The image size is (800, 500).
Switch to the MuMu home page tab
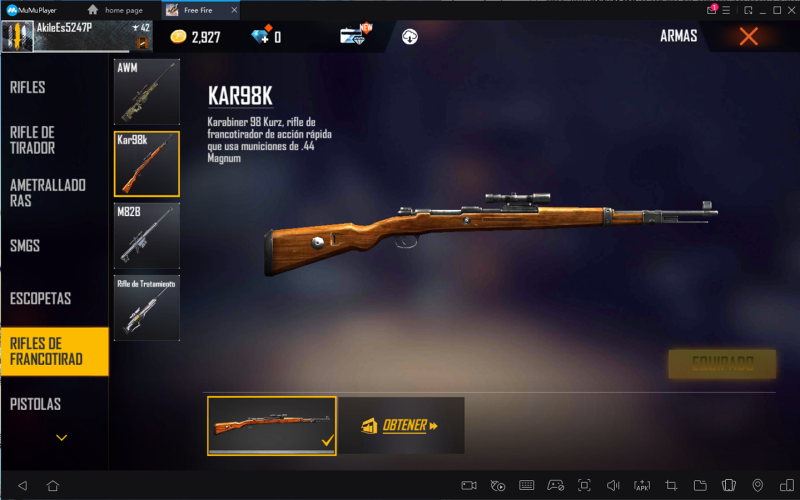coord(123,9)
